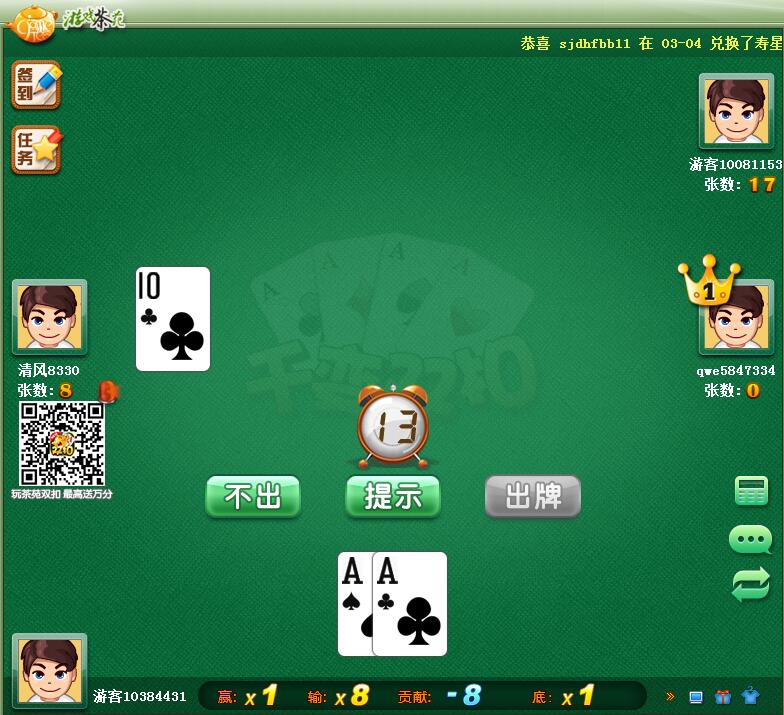View crowned player qwe5847334's avatar

pyautogui.click(x=735, y=320)
